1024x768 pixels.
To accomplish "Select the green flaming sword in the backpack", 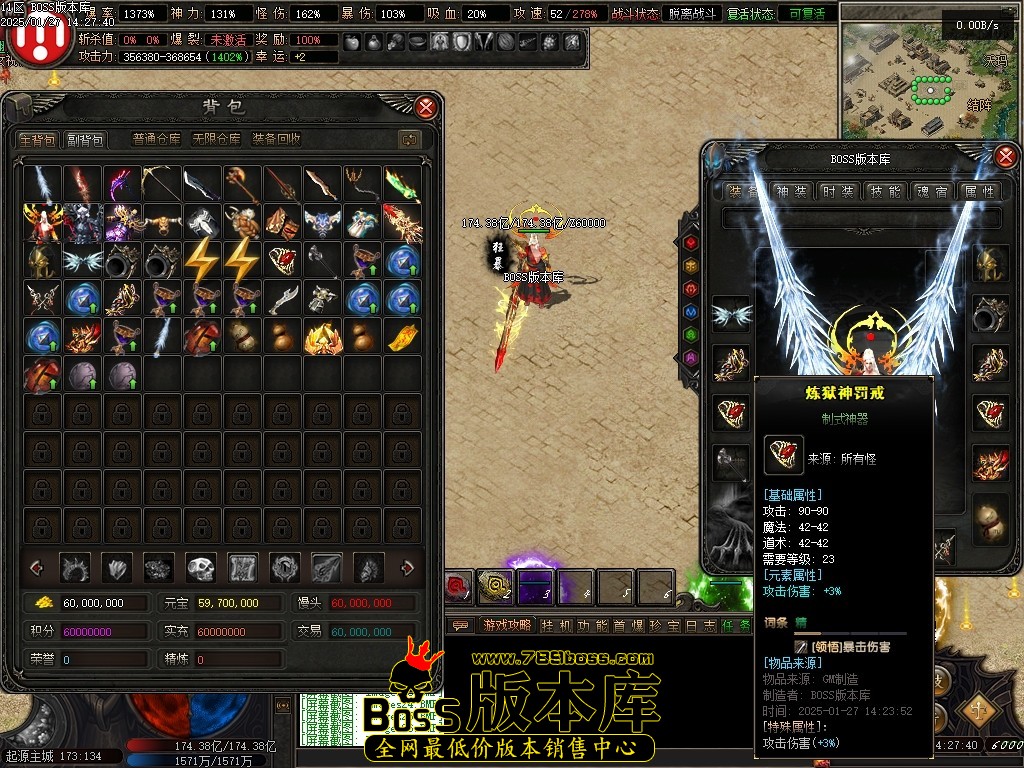I will tap(403, 184).
